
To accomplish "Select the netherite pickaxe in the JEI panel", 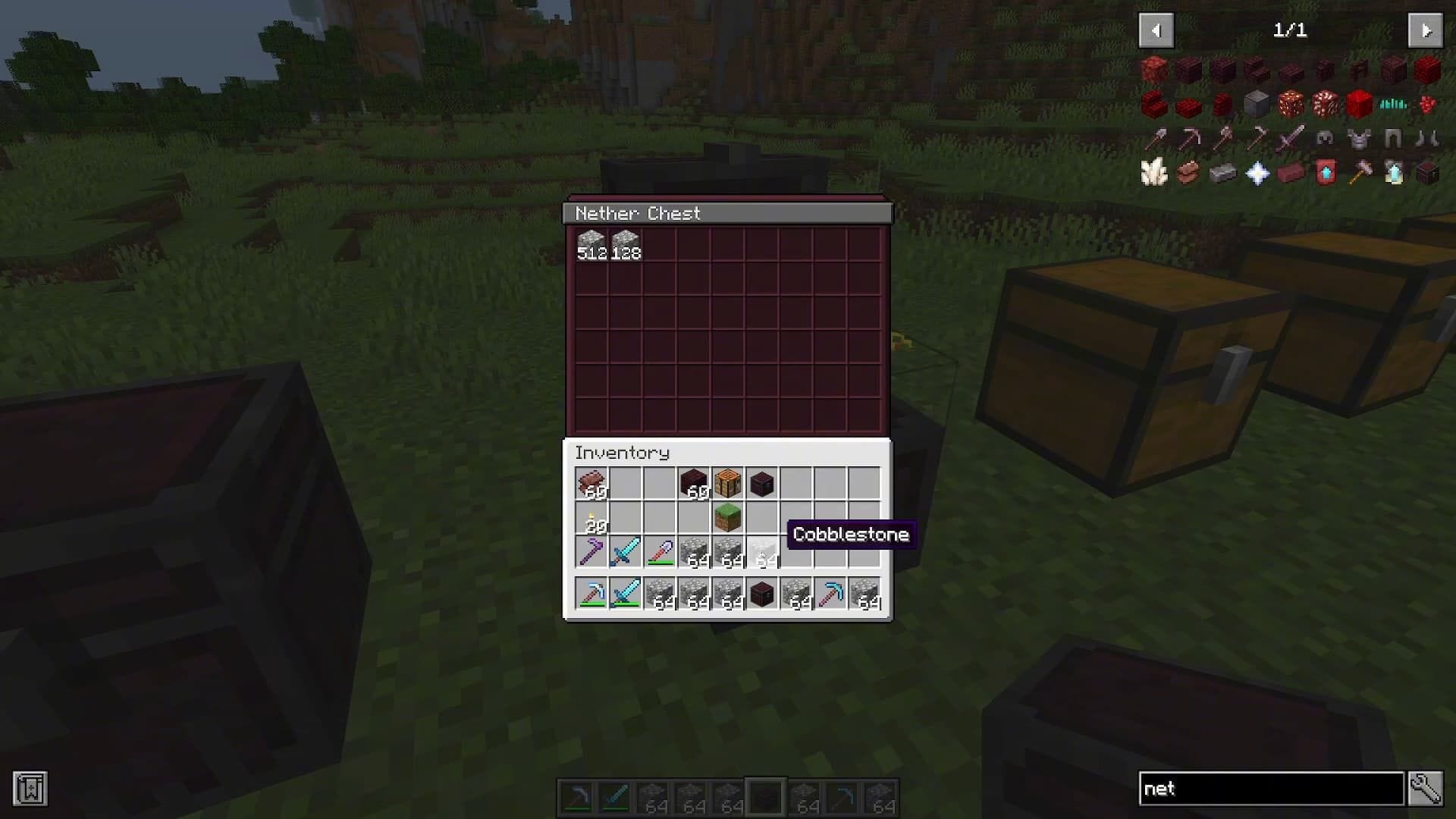I will coord(1191,140).
